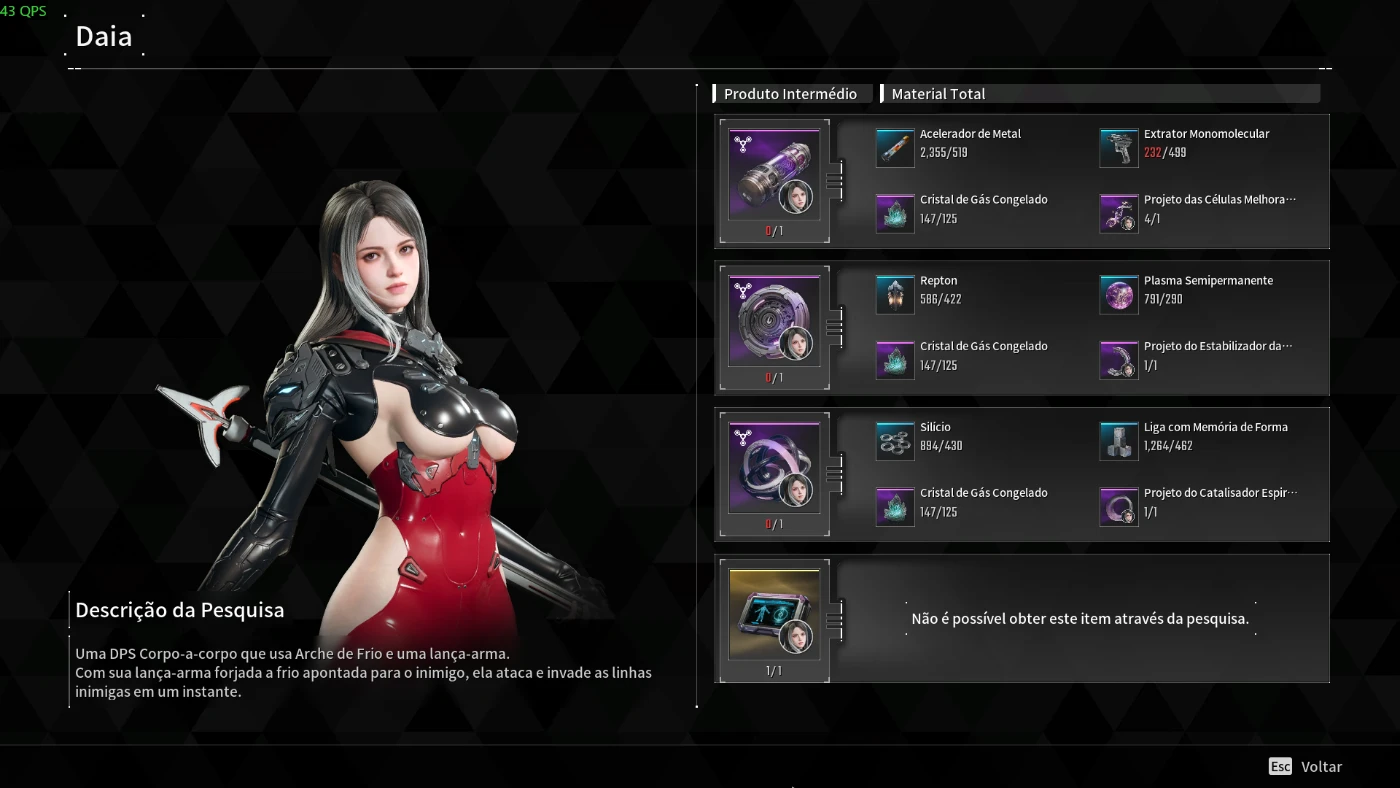Select the gold Daia code product slot

(774, 614)
